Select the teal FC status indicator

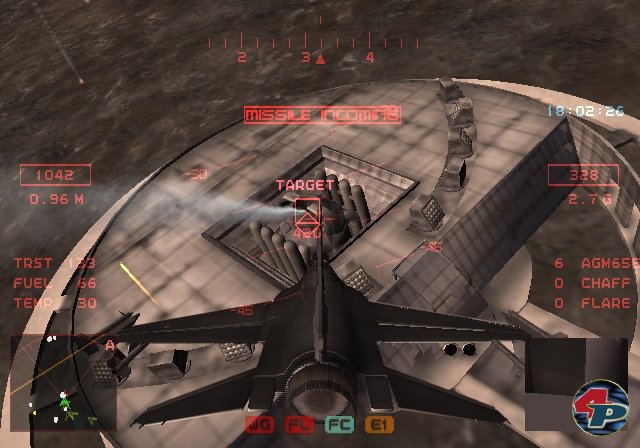tap(338, 425)
